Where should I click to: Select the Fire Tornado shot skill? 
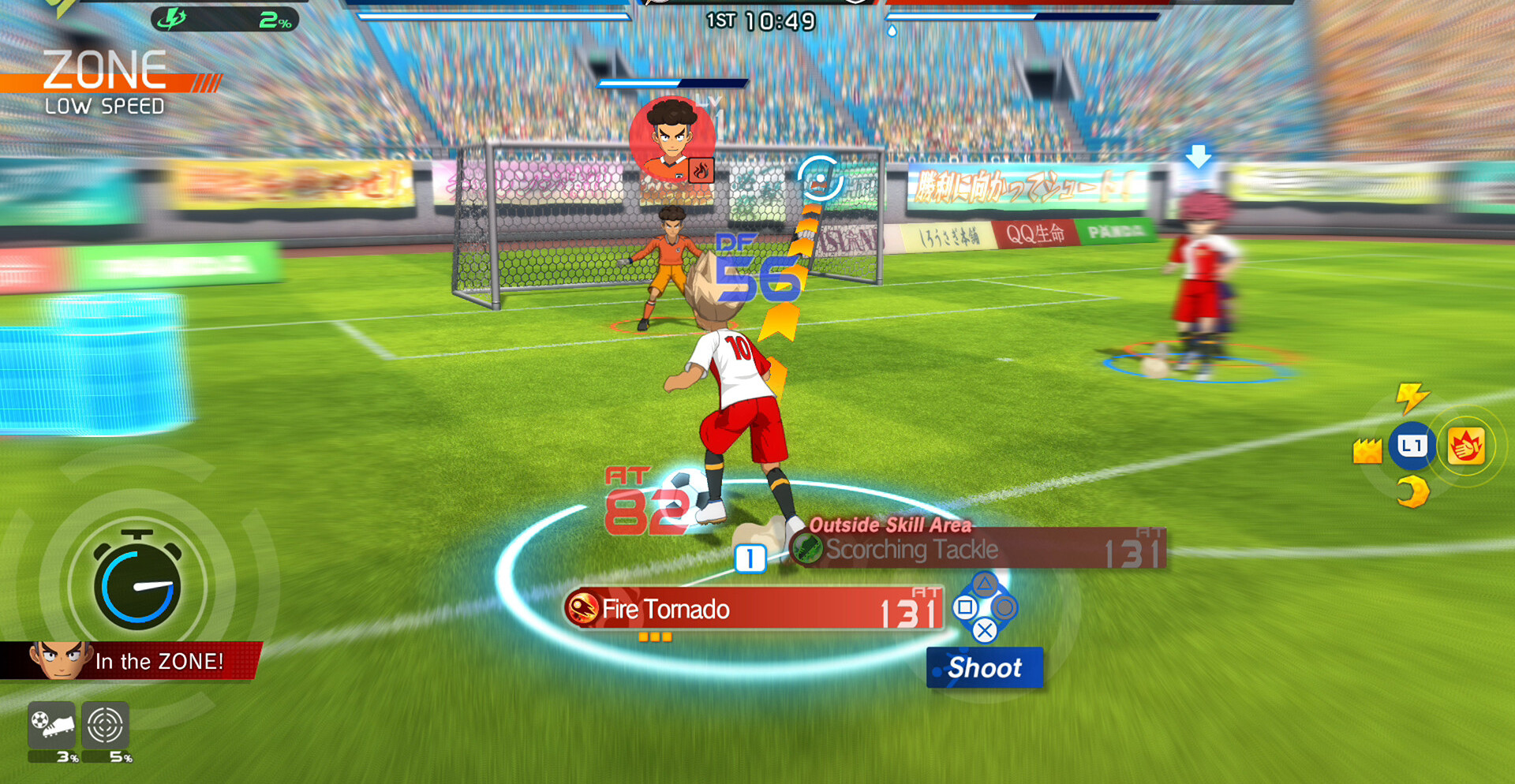coord(754,609)
